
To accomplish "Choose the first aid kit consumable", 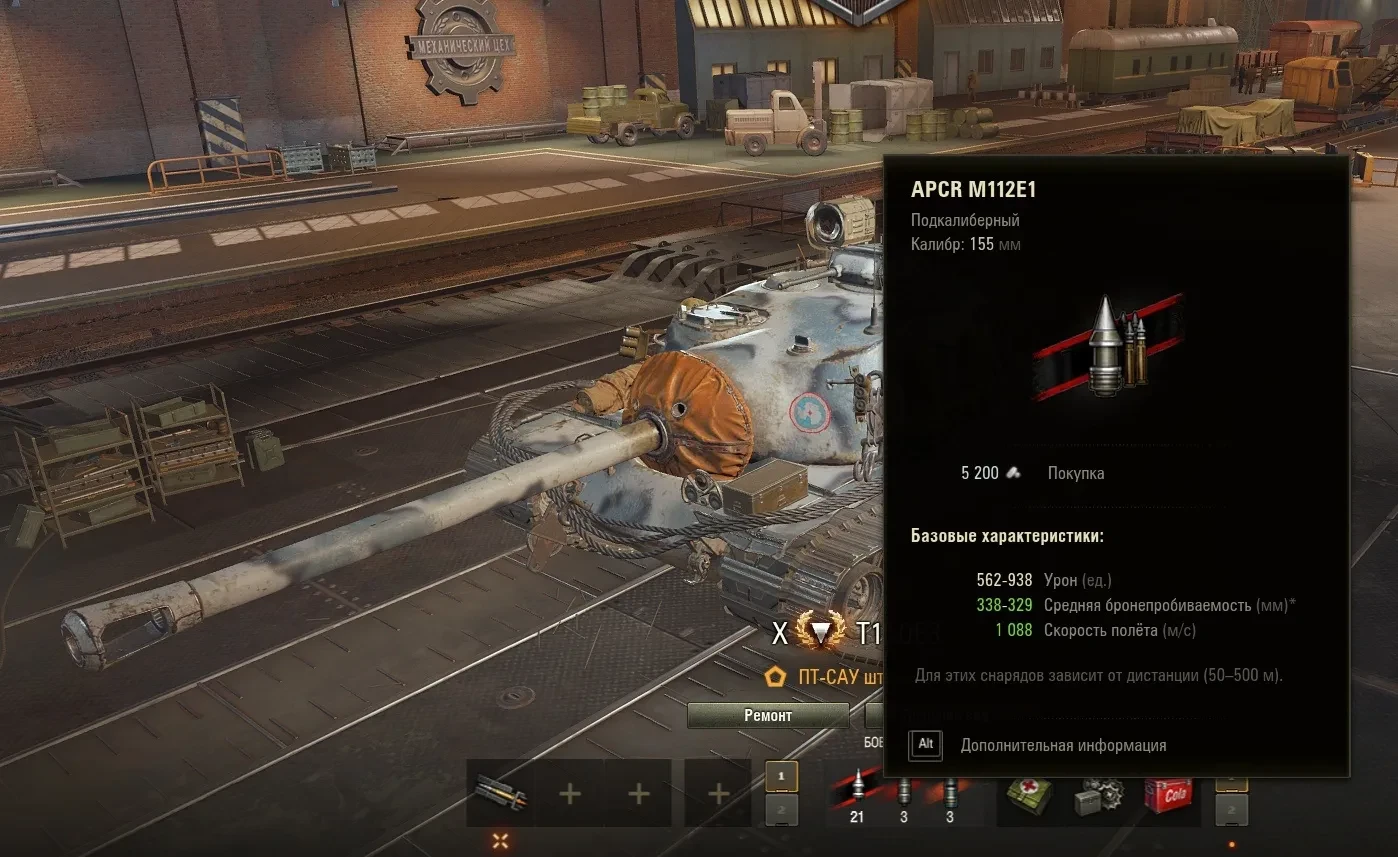I will [1030, 794].
